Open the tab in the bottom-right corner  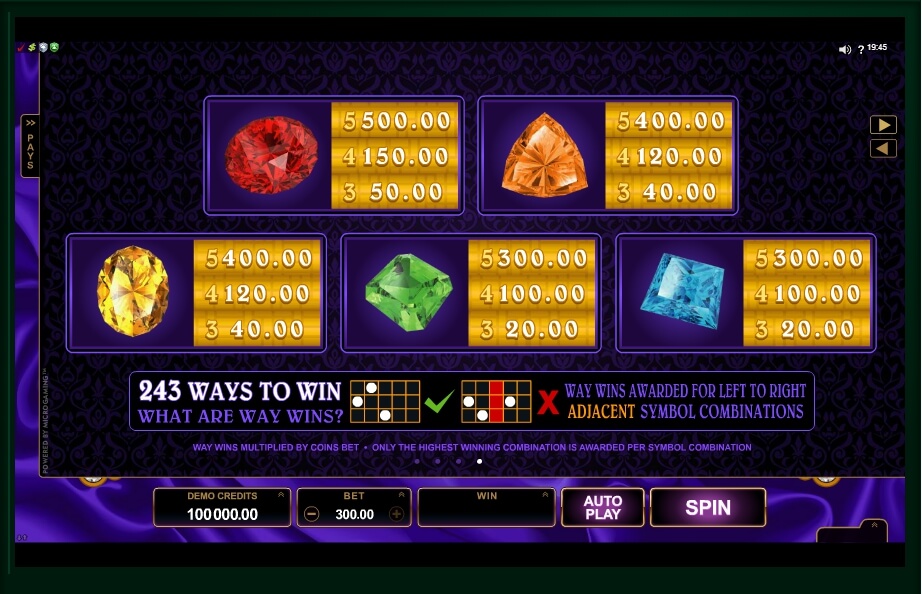pos(873,526)
